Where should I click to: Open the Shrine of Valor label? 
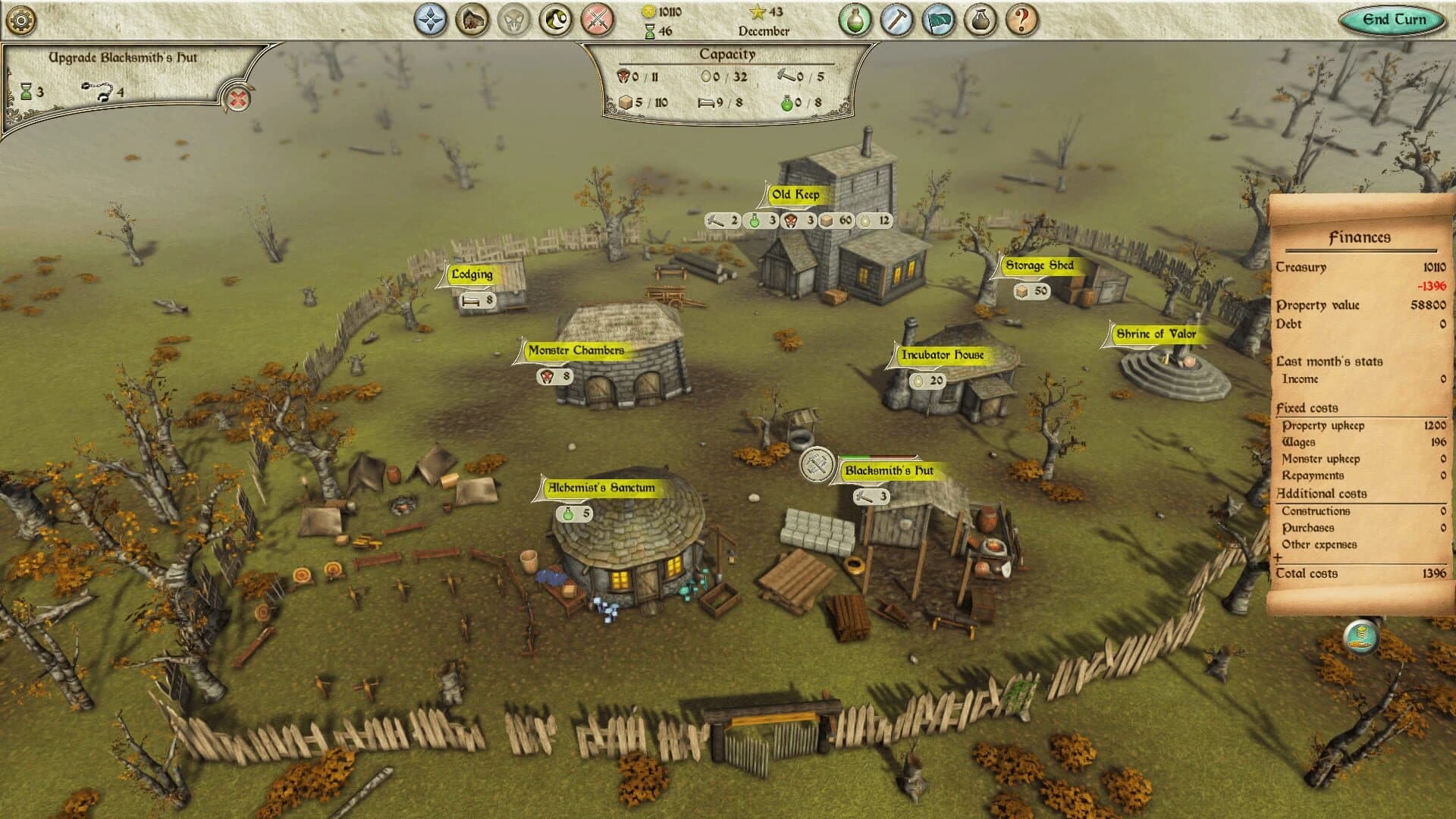[1155, 332]
